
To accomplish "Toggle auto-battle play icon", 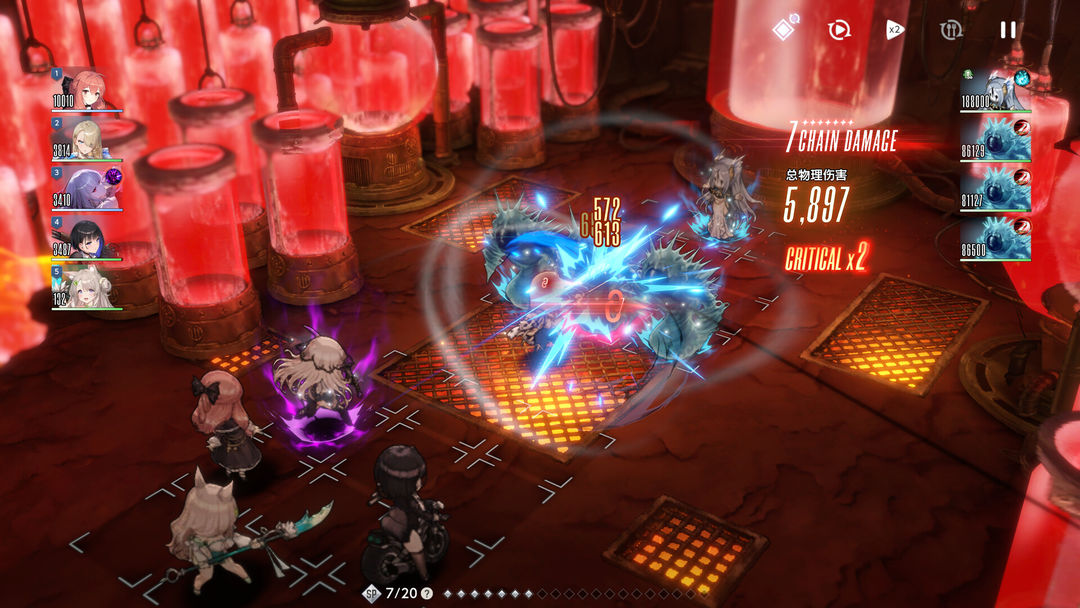I will tap(838, 30).
